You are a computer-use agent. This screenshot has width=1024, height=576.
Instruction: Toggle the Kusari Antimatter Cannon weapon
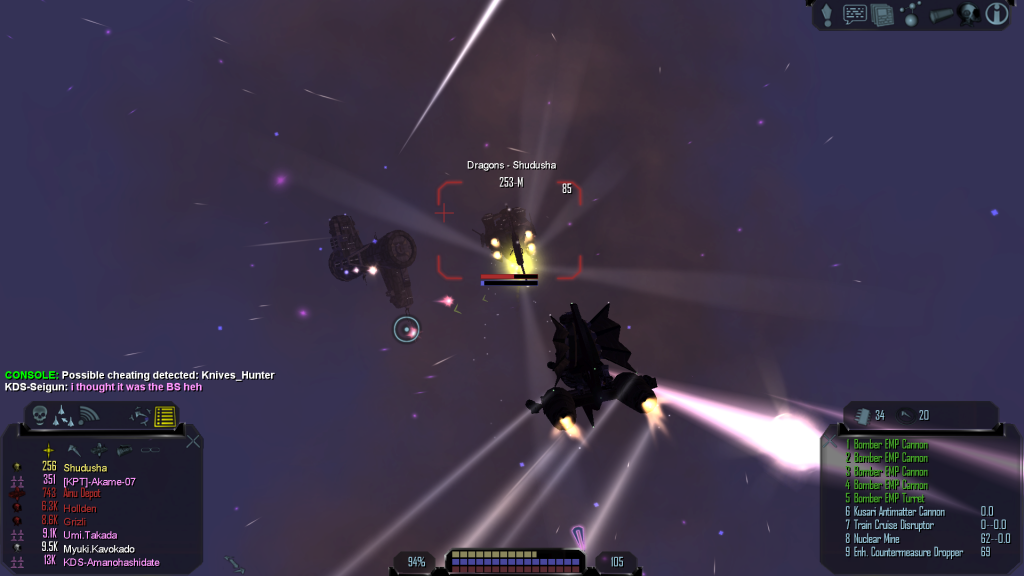(898, 512)
